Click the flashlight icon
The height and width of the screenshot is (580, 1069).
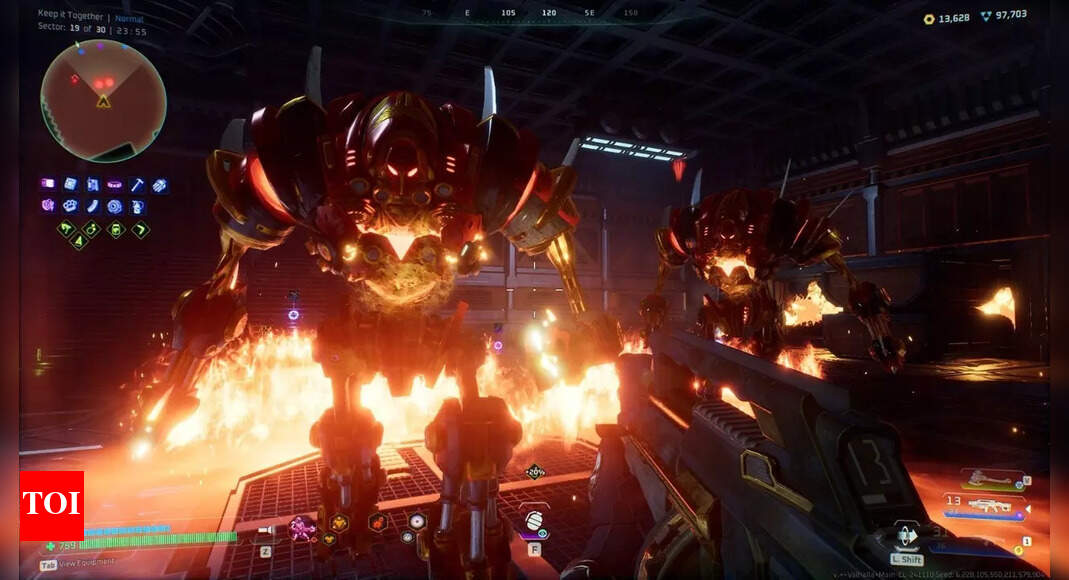[x=265, y=531]
